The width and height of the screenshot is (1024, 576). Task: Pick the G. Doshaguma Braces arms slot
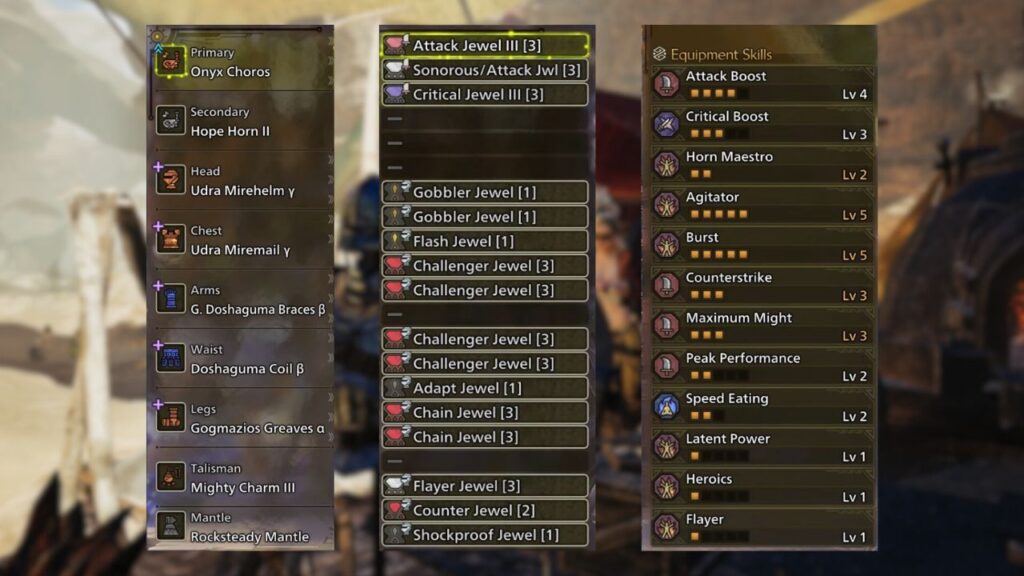point(240,299)
